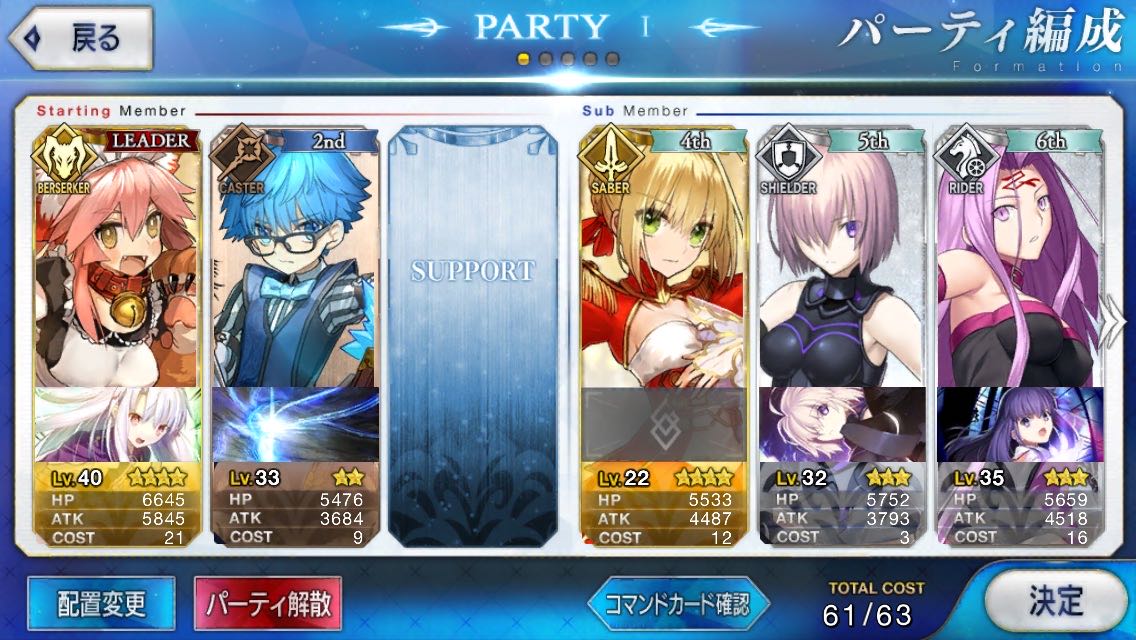The image size is (1136, 640).
Task: Pick the Shielder servant card
Action: pos(842,260)
